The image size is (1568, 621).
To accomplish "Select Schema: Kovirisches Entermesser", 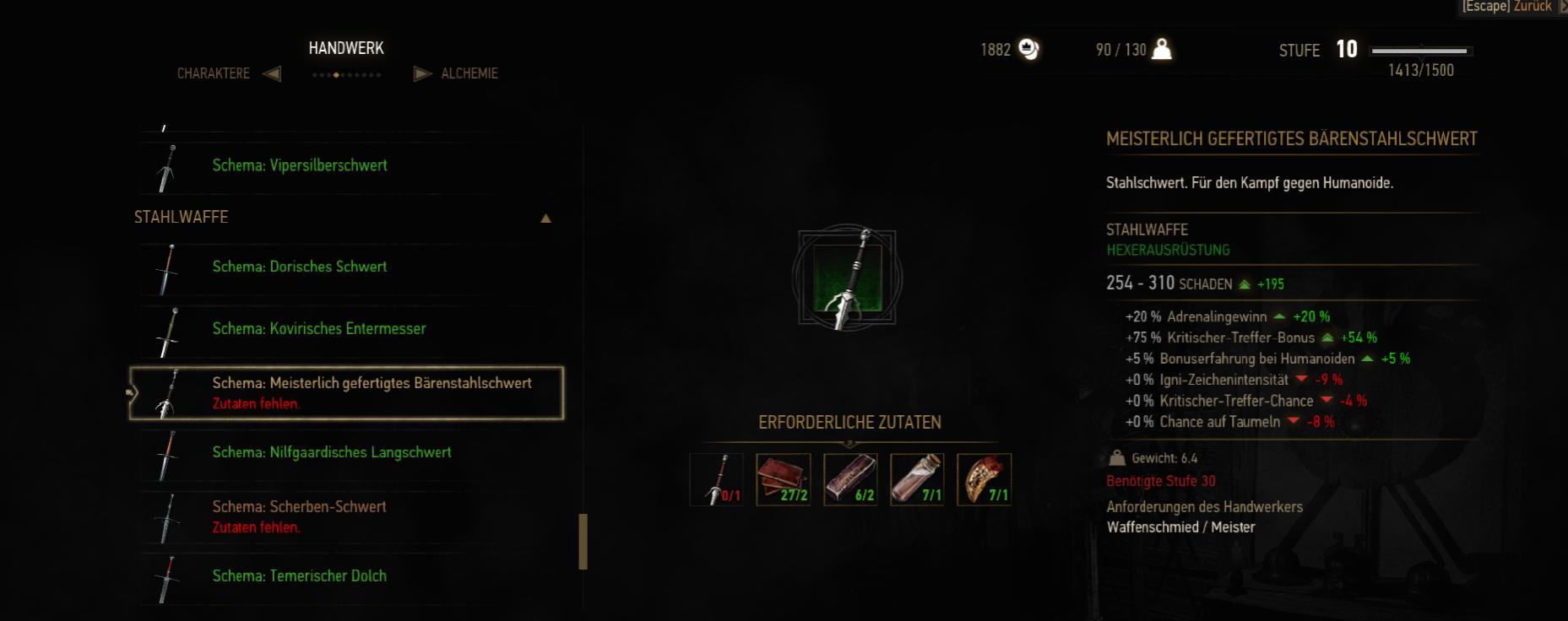I will 318,329.
